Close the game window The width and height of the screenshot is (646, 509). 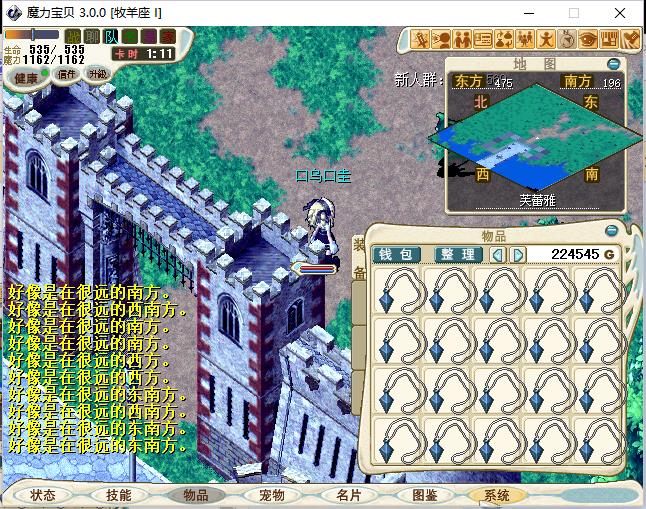(621, 13)
